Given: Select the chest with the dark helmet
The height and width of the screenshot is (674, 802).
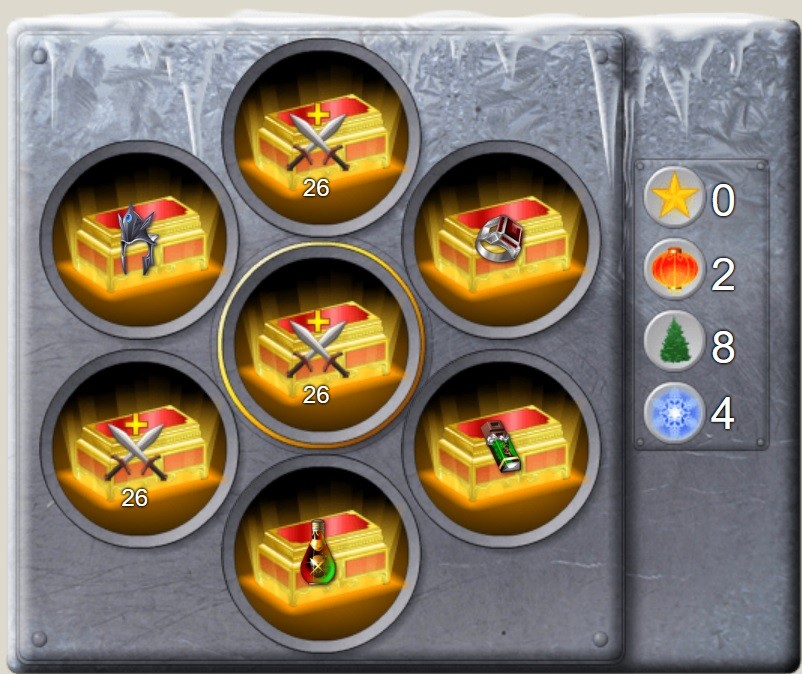Looking at the screenshot, I should pos(139,239).
